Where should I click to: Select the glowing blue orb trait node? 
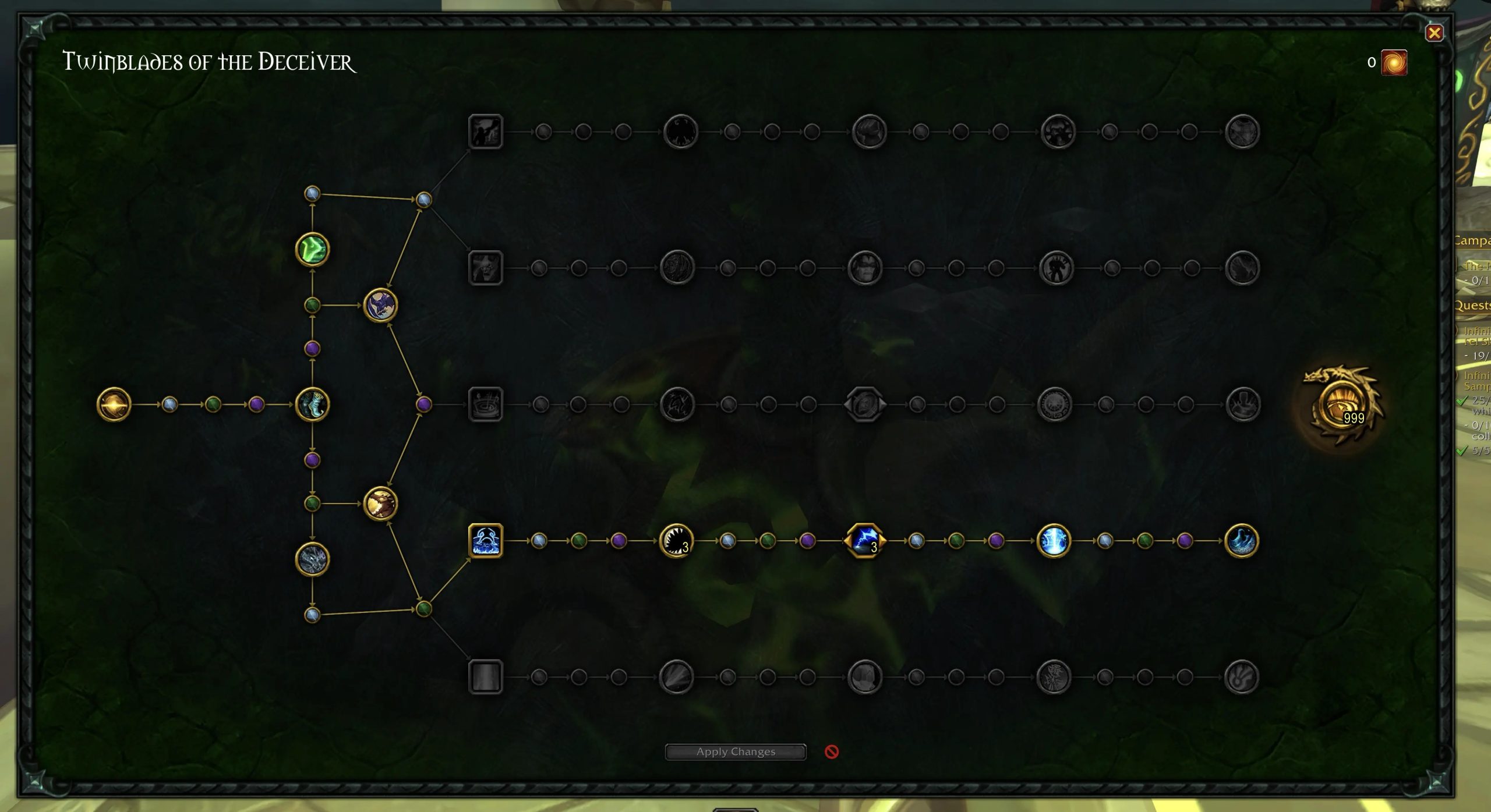pyautogui.click(x=1054, y=541)
